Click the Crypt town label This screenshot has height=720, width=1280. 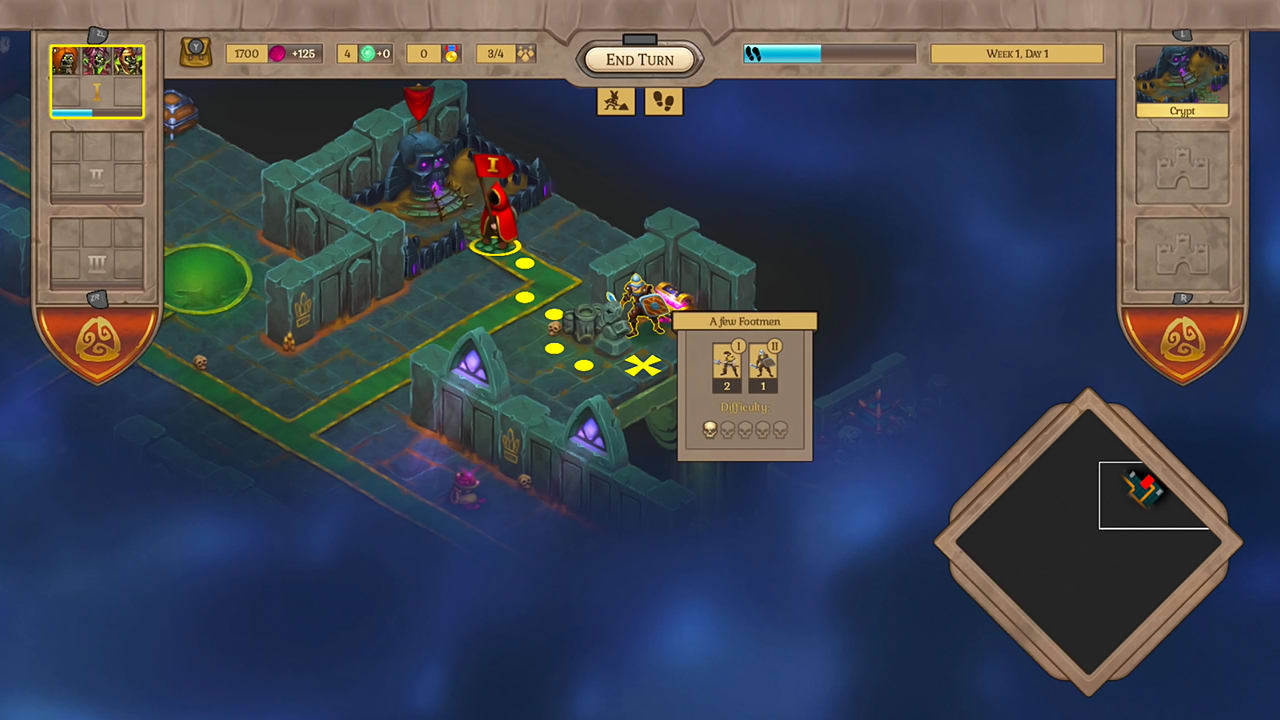(1182, 110)
